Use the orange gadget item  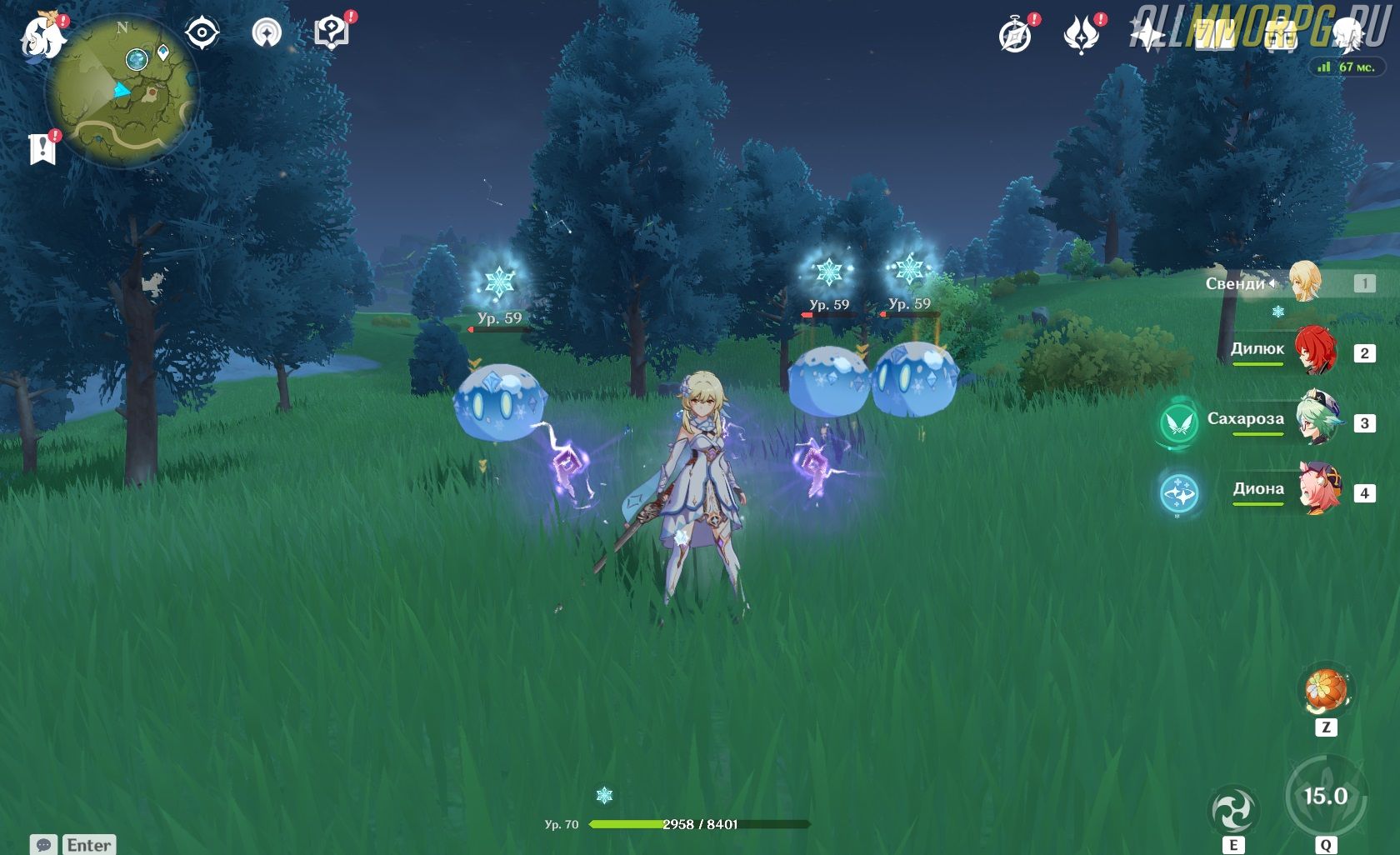(x=1325, y=691)
